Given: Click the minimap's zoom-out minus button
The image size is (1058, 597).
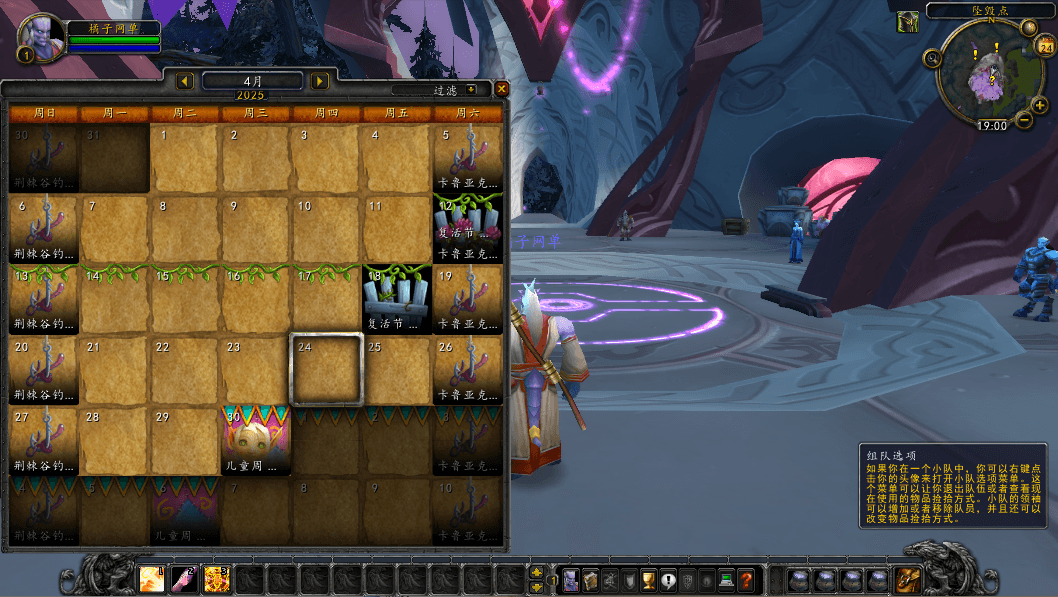Looking at the screenshot, I should click(1024, 120).
